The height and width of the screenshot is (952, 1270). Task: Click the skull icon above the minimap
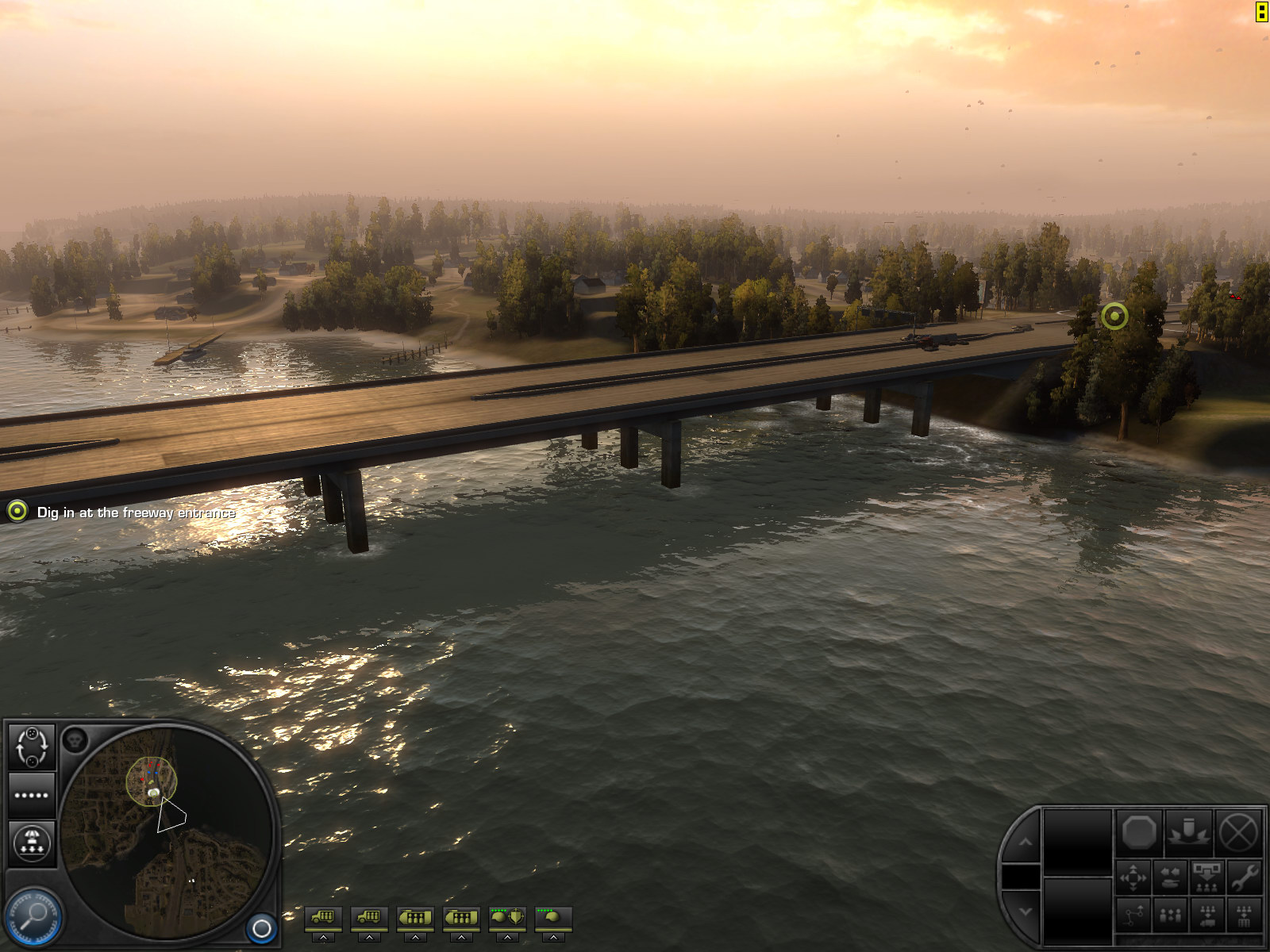(75, 740)
